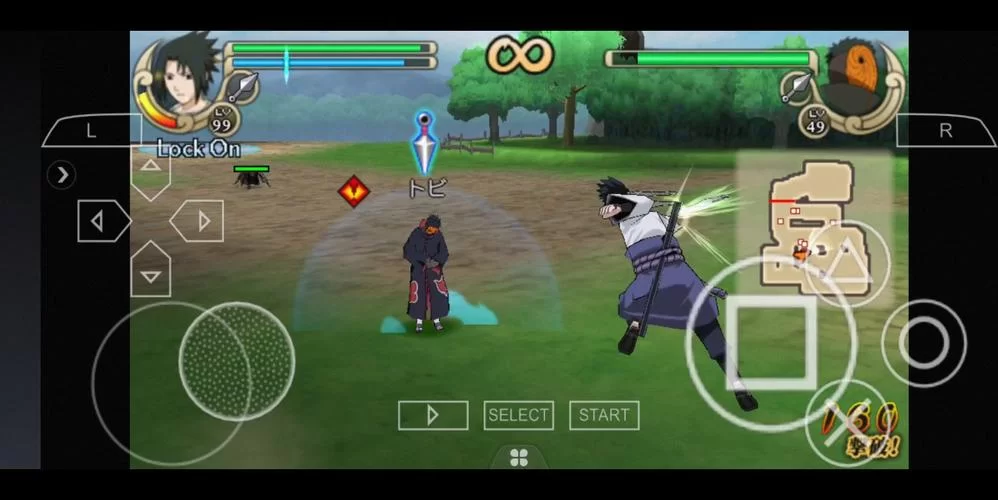998x500 pixels.
Task: Open the emulator menu with the four-dot tab
Action: point(519,458)
